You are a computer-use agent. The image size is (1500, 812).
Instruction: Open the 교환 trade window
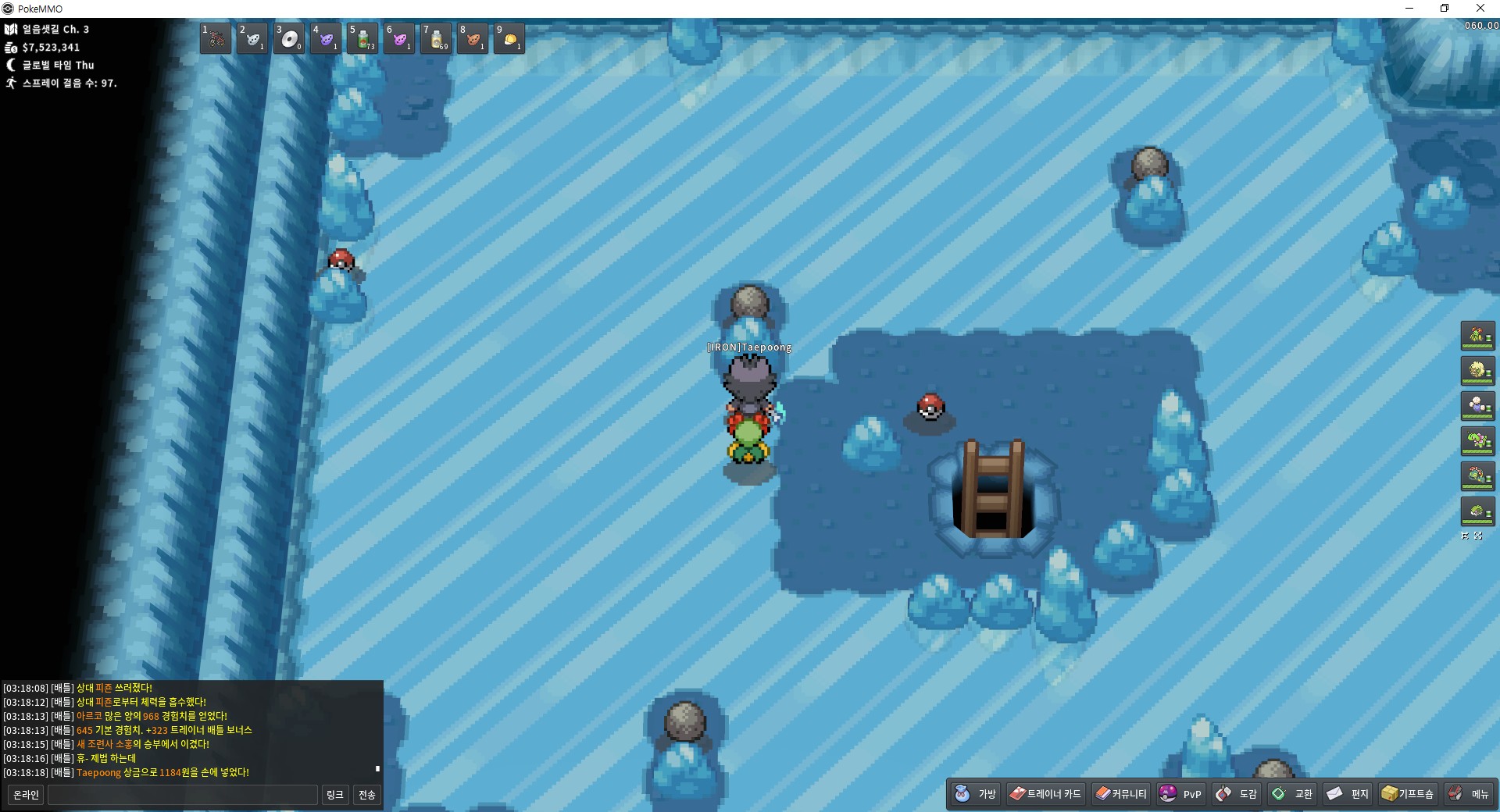click(1292, 794)
